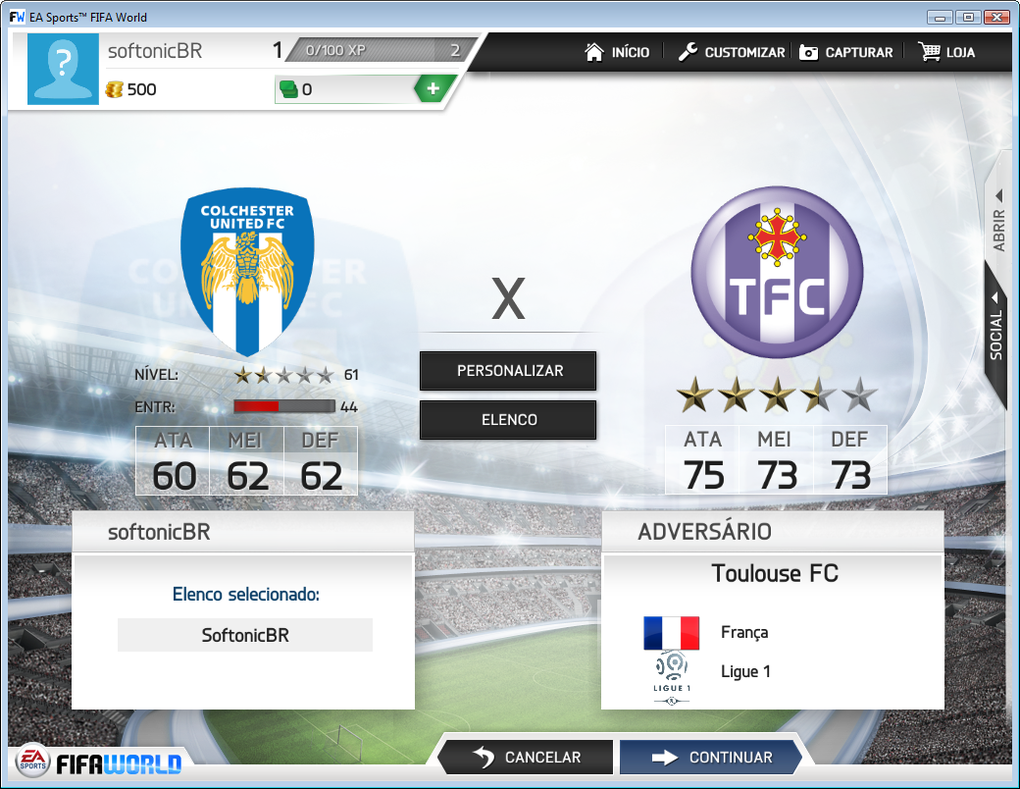Select the Colchester United FC crest

(247, 273)
